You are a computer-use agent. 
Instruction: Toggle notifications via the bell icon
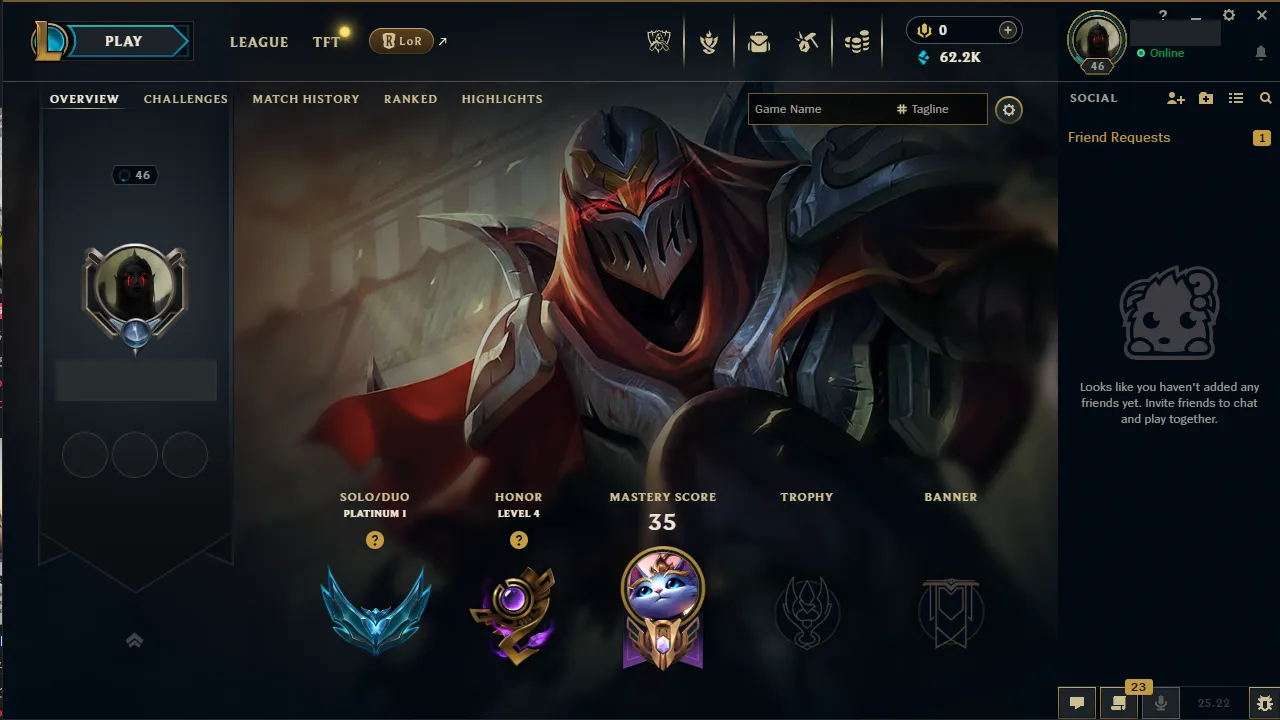tap(1259, 53)
